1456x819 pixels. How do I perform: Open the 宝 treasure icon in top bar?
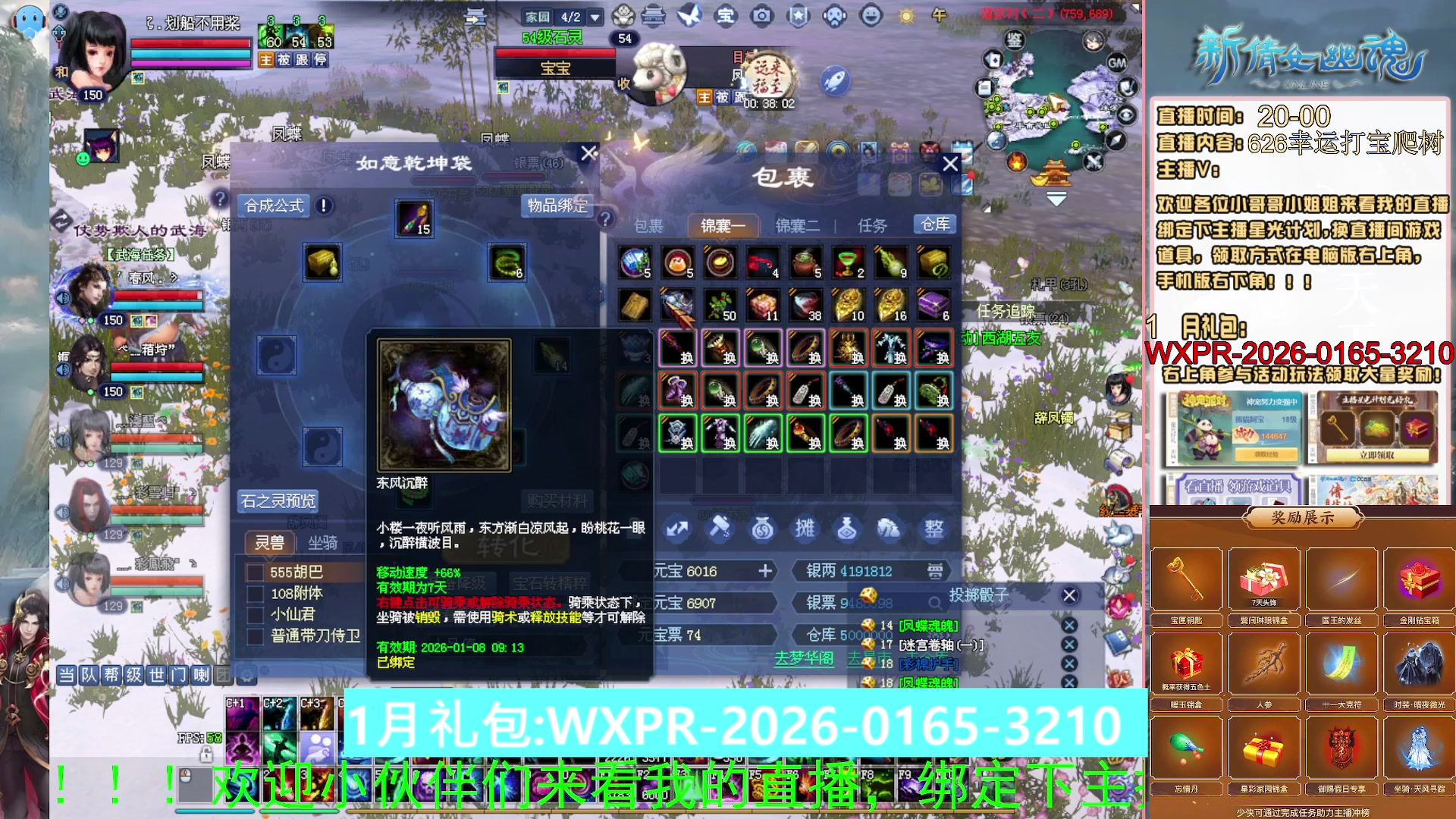point(727,14)
